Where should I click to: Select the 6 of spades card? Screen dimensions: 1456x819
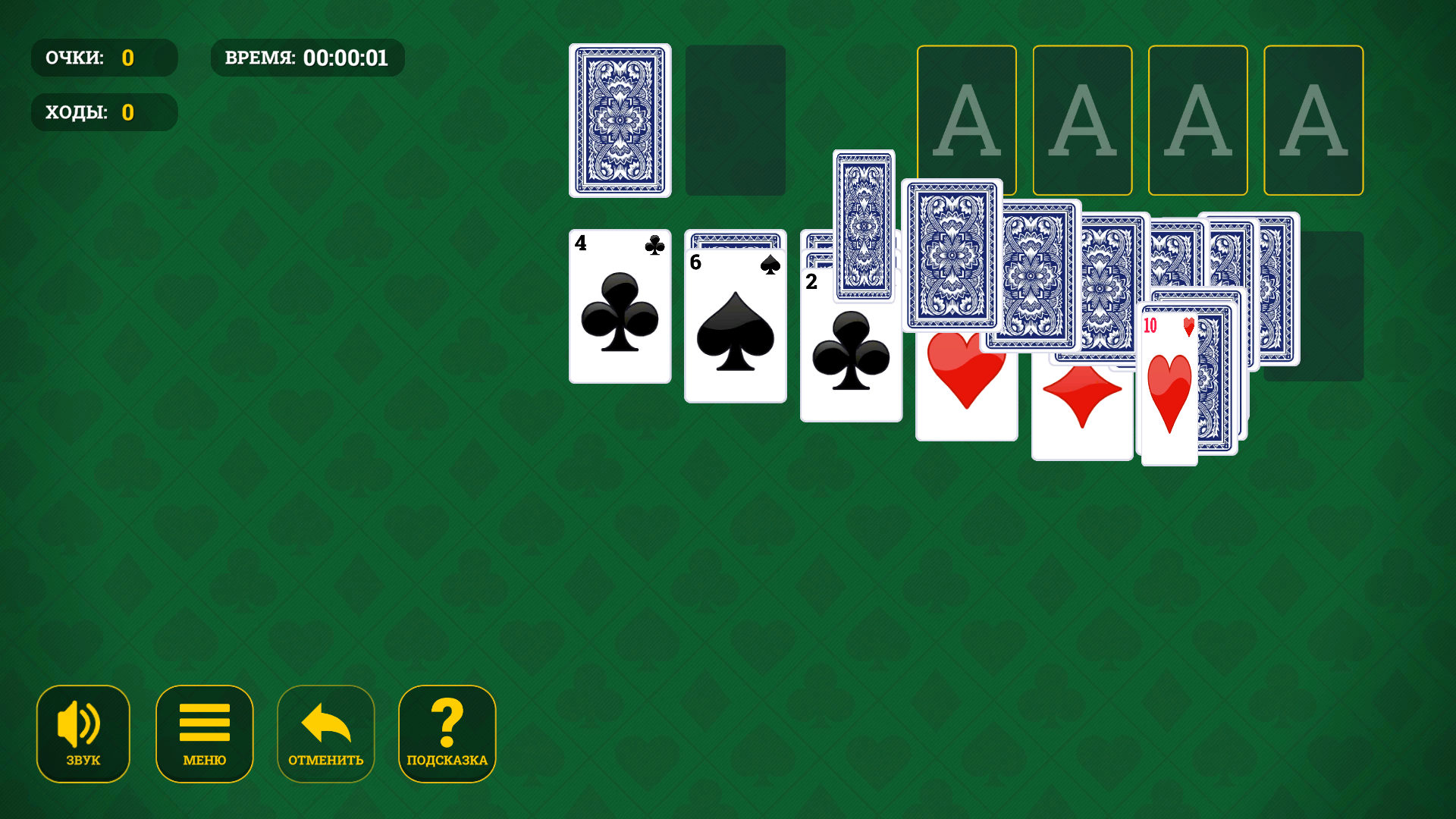[x=735, y=326]
